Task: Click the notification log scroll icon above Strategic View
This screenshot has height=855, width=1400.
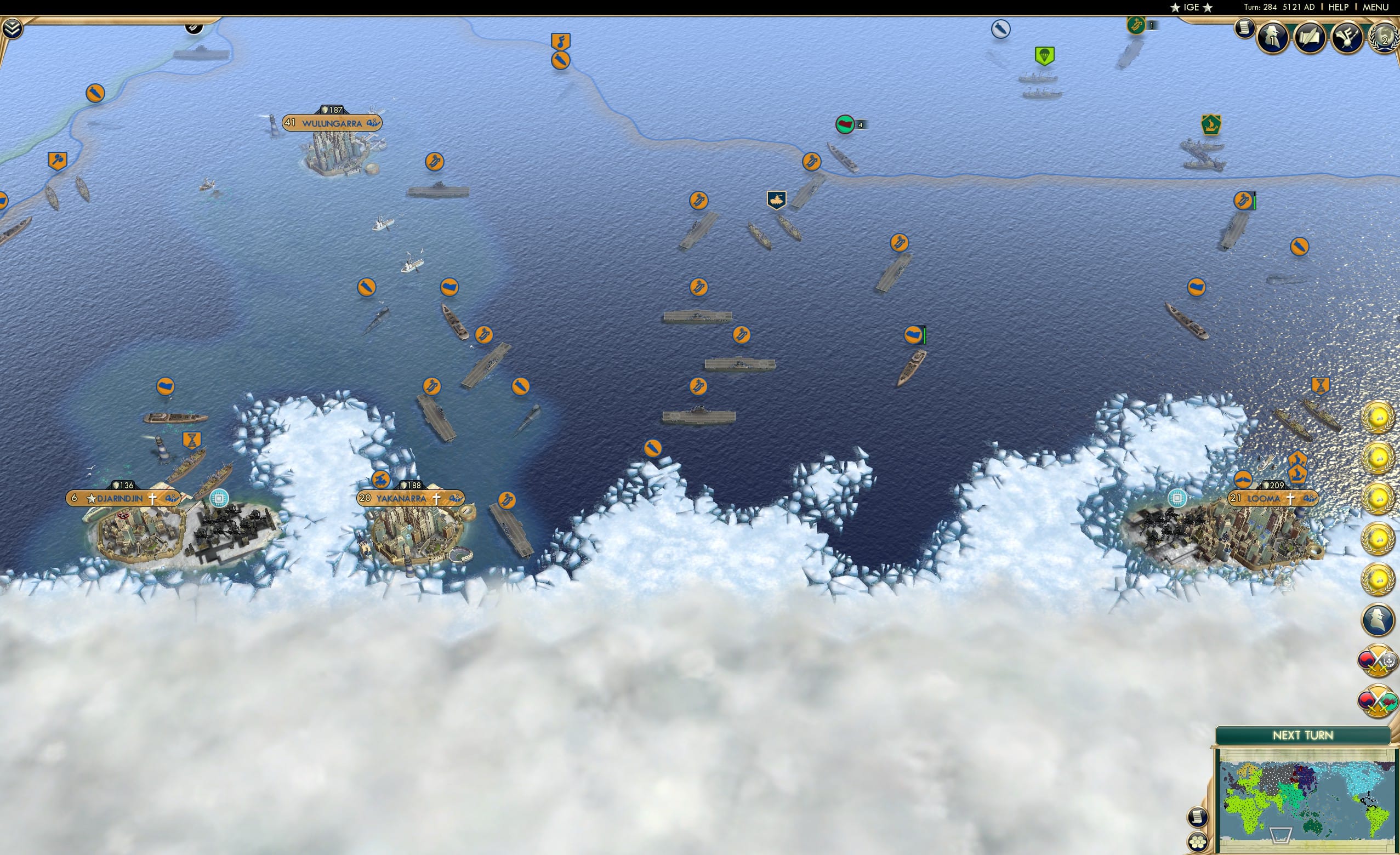Action: 1197,817
